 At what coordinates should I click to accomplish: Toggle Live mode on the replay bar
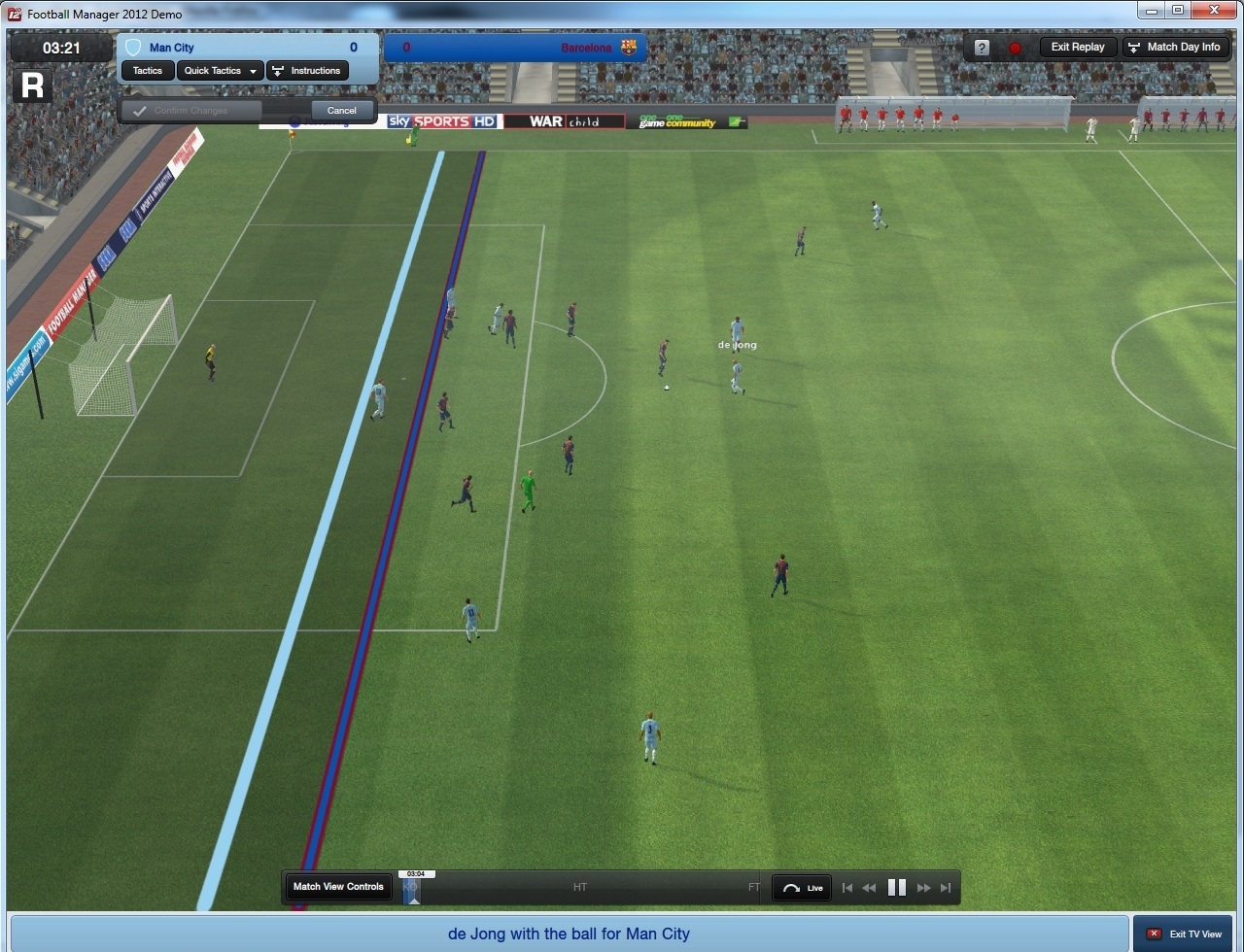[x=801, y=887]
